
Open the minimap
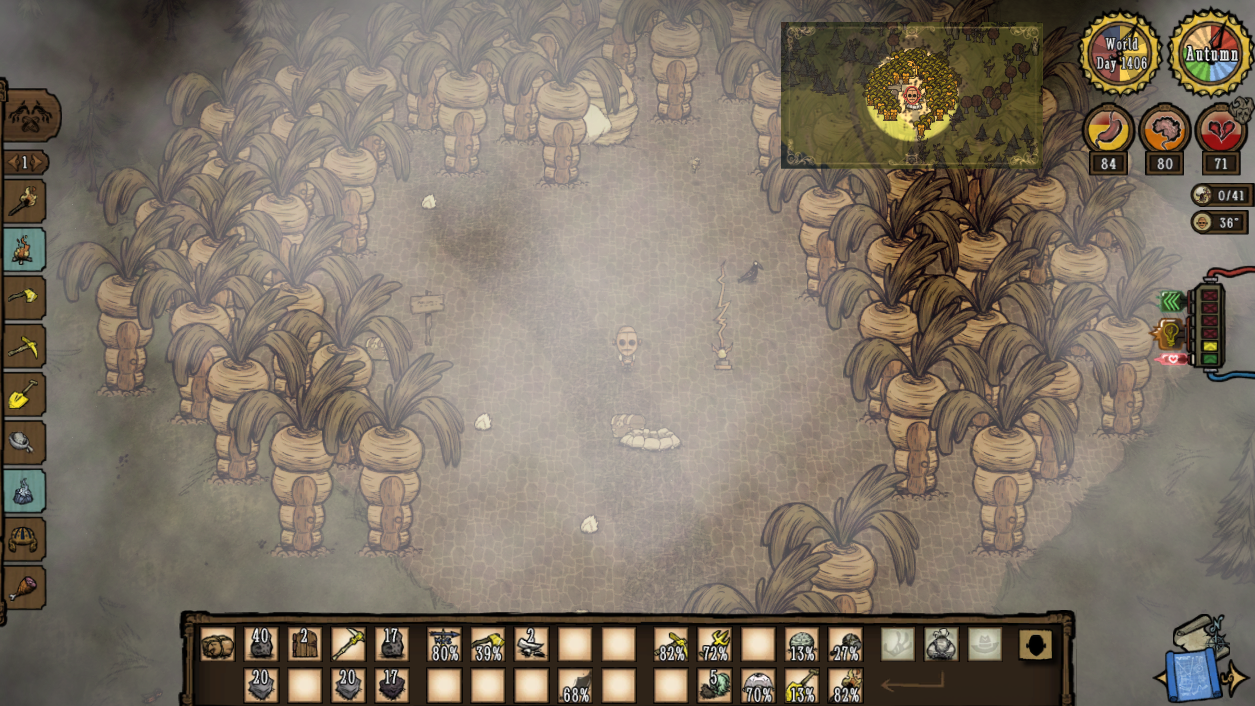911,95
